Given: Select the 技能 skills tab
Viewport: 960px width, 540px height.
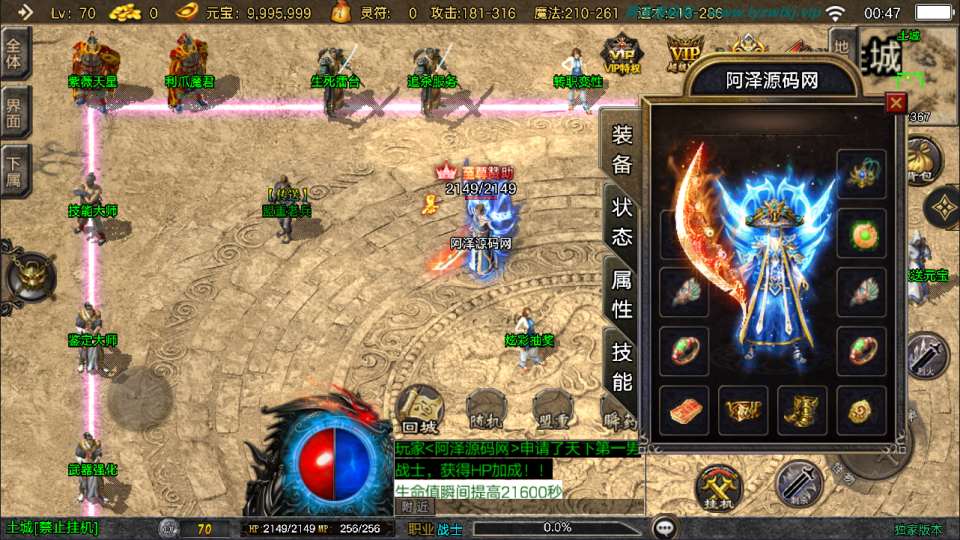Looking at the screenshot, I should point(622,366).
